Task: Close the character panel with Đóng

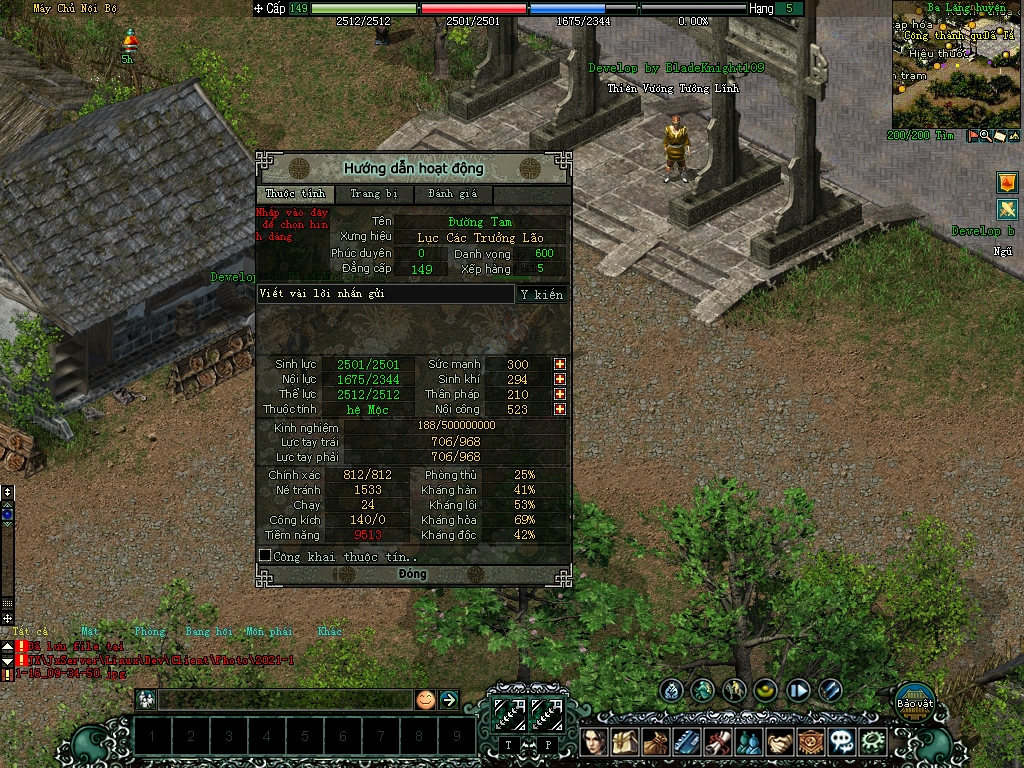Action: (x=412, y=575)
